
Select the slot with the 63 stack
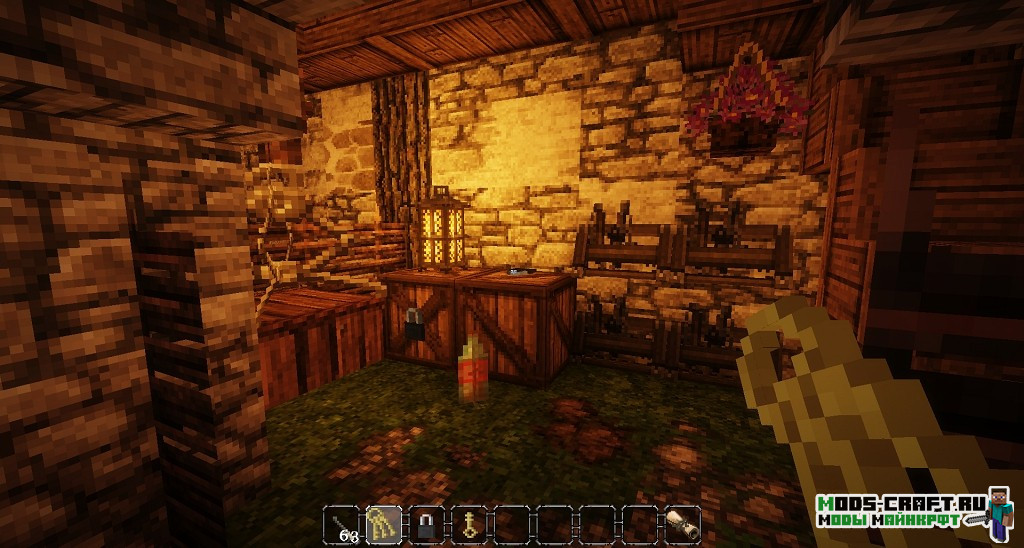point(340,523)
